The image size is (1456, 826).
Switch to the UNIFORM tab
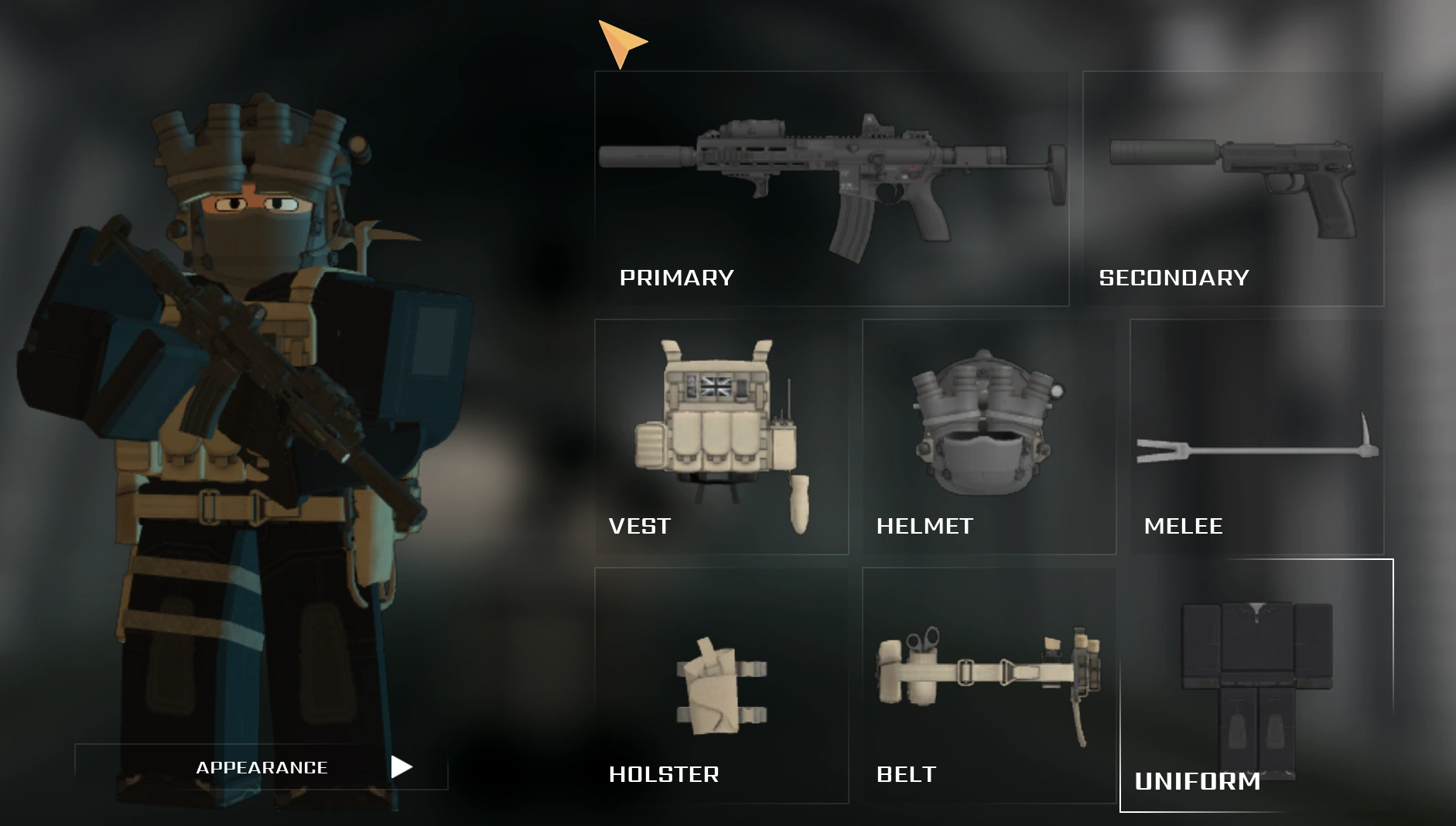coord(1198,782)
